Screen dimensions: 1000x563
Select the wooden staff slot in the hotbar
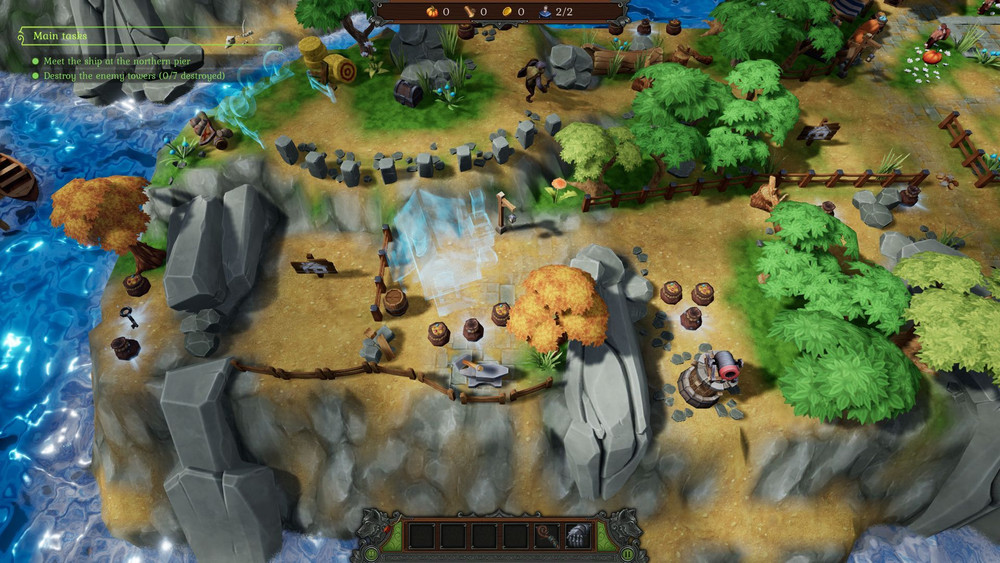[547, 536]
